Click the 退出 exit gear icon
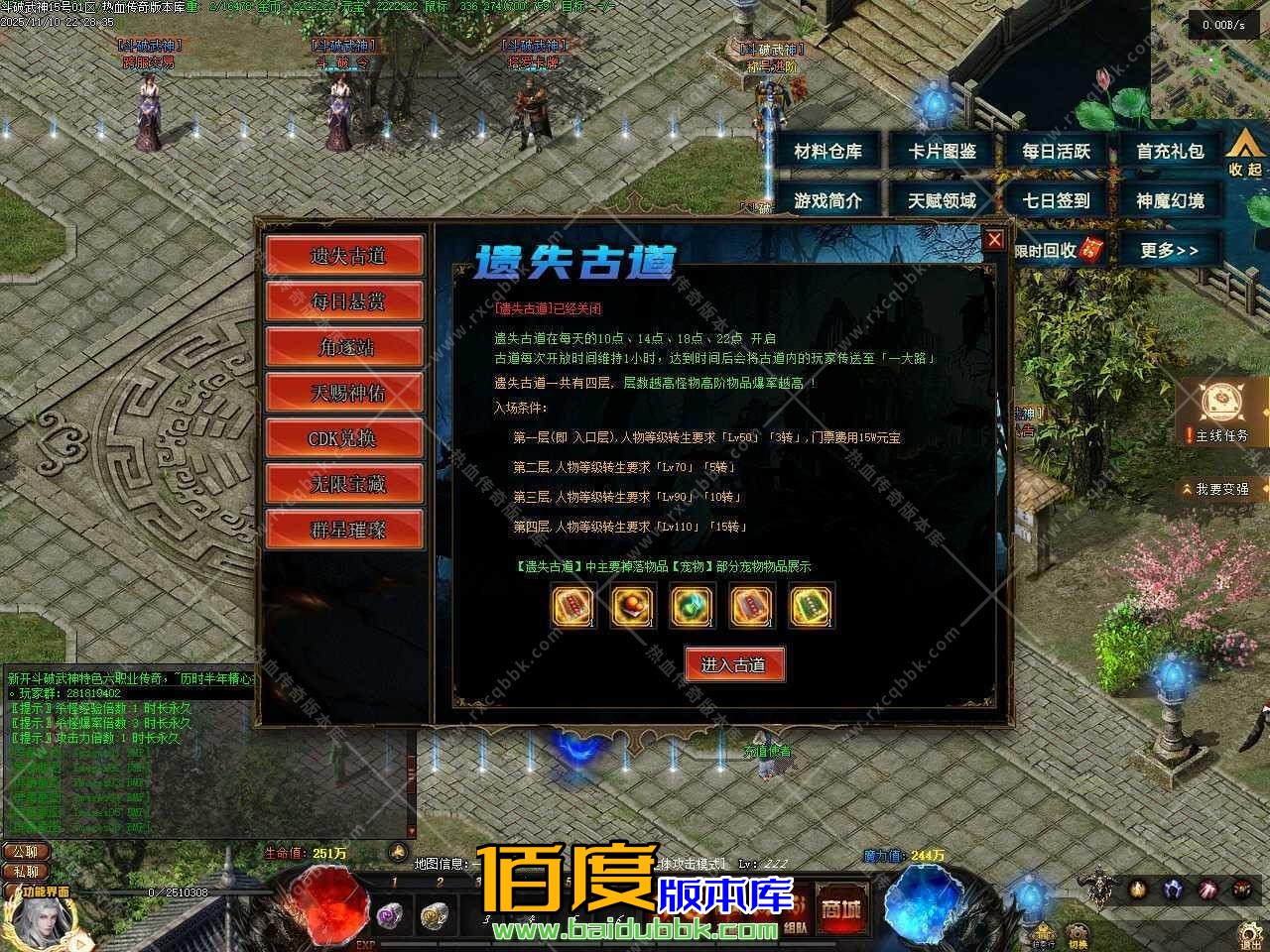Image resolution: width=1270 pixels, height=952 pixels. [x=1247, y=932]
